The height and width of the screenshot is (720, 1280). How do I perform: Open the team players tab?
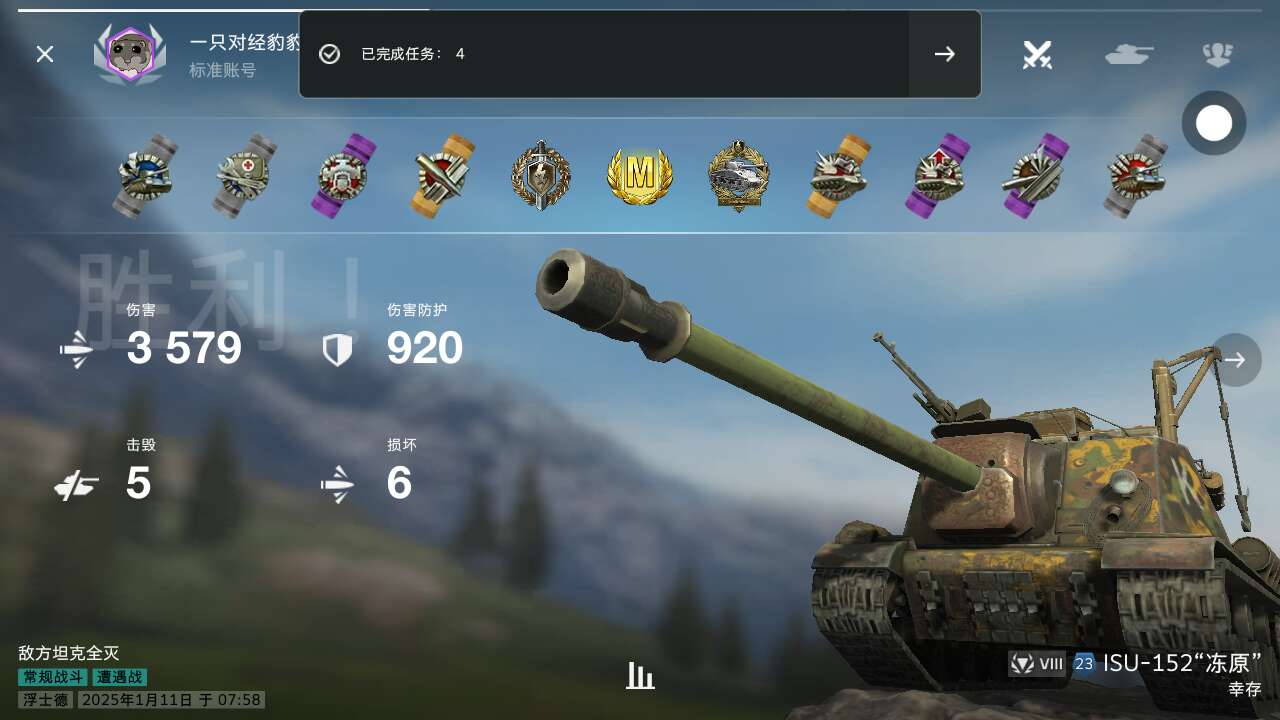click(x=1217, y=54)
